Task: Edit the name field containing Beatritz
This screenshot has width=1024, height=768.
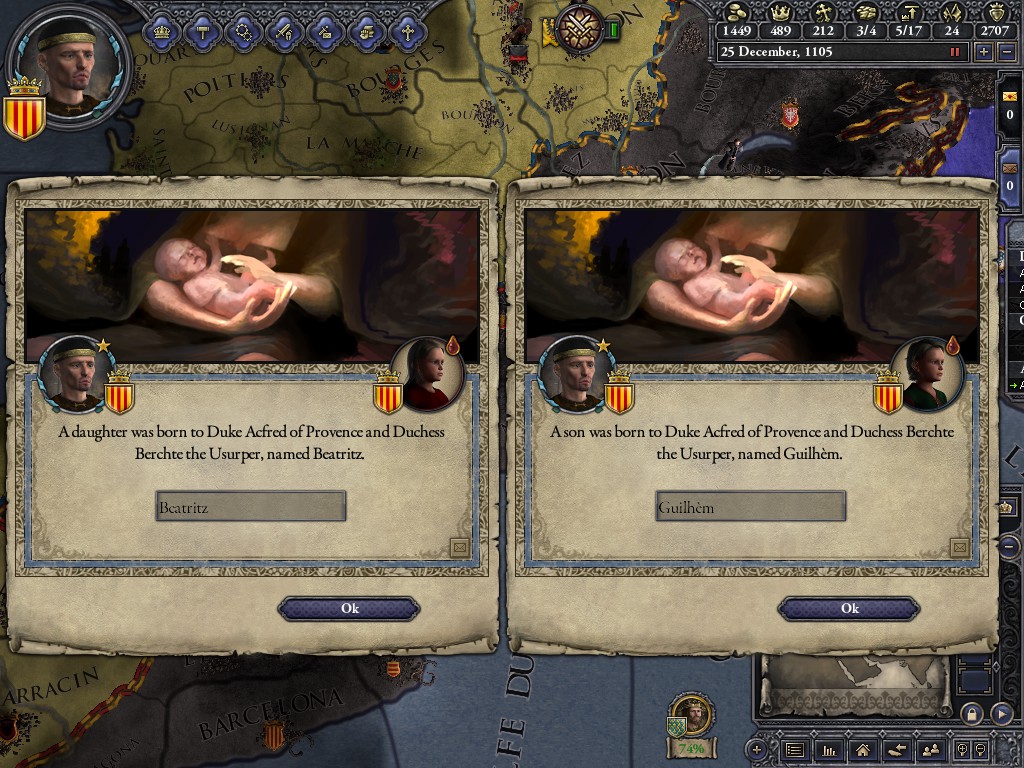Action: (x=251, y=506)
